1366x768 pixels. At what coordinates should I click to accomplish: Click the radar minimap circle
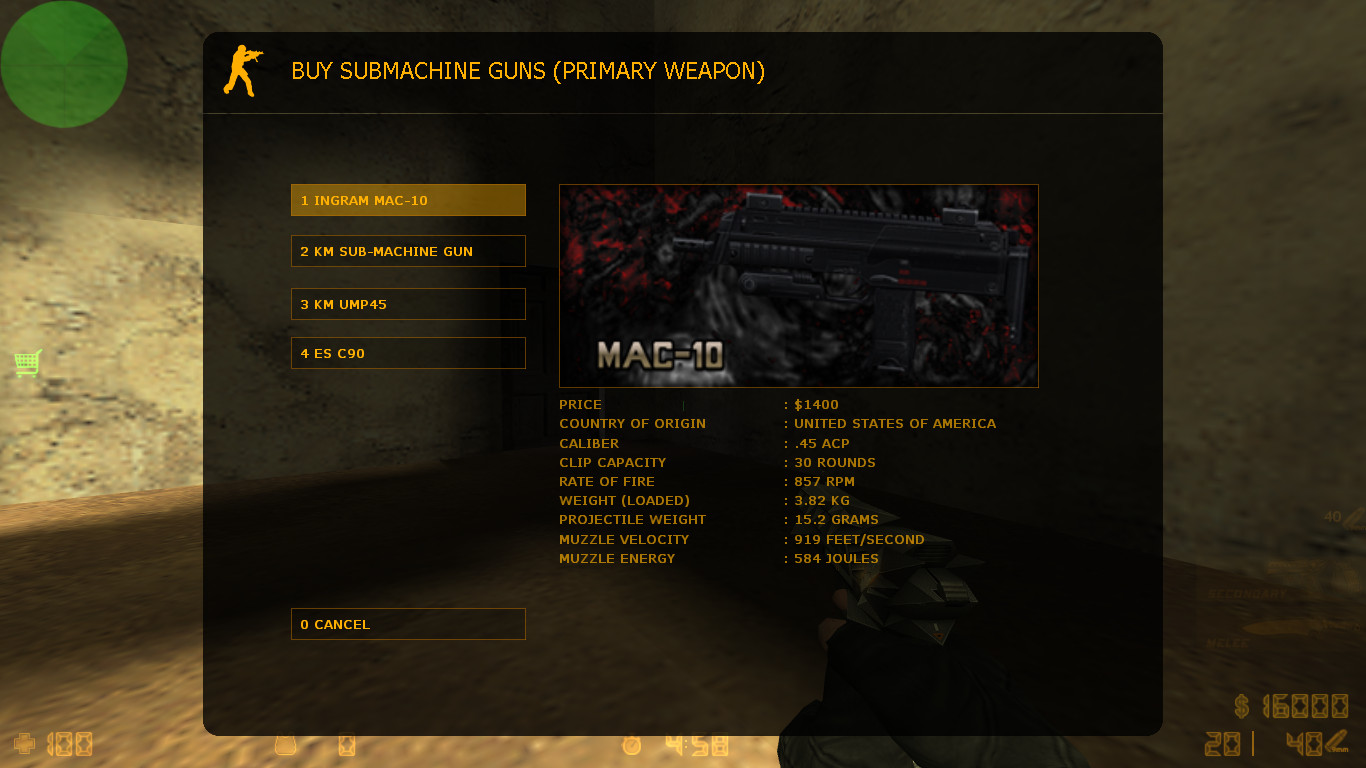[63, 63]
